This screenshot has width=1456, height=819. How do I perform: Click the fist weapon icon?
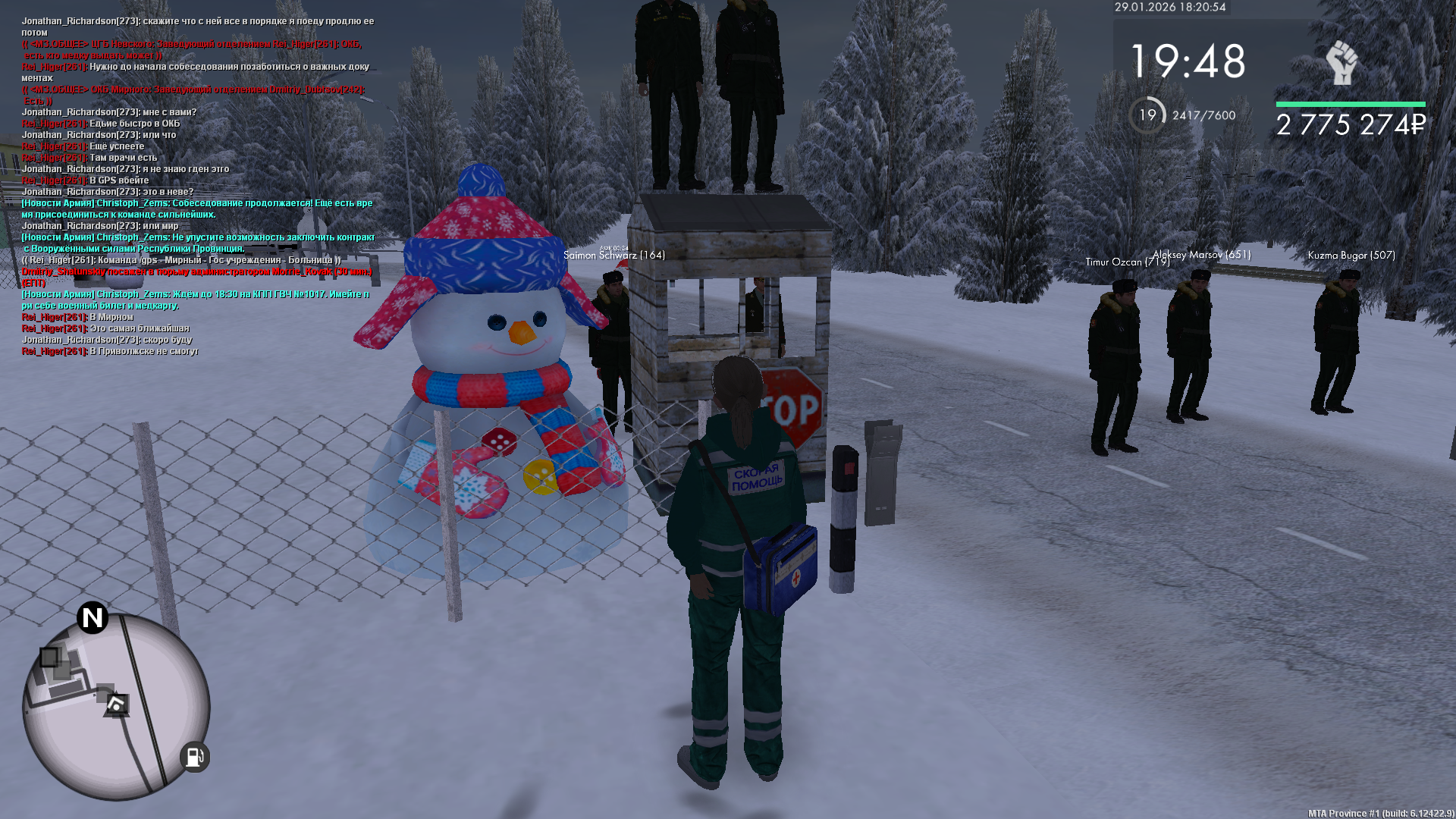tap(1341, 63)
